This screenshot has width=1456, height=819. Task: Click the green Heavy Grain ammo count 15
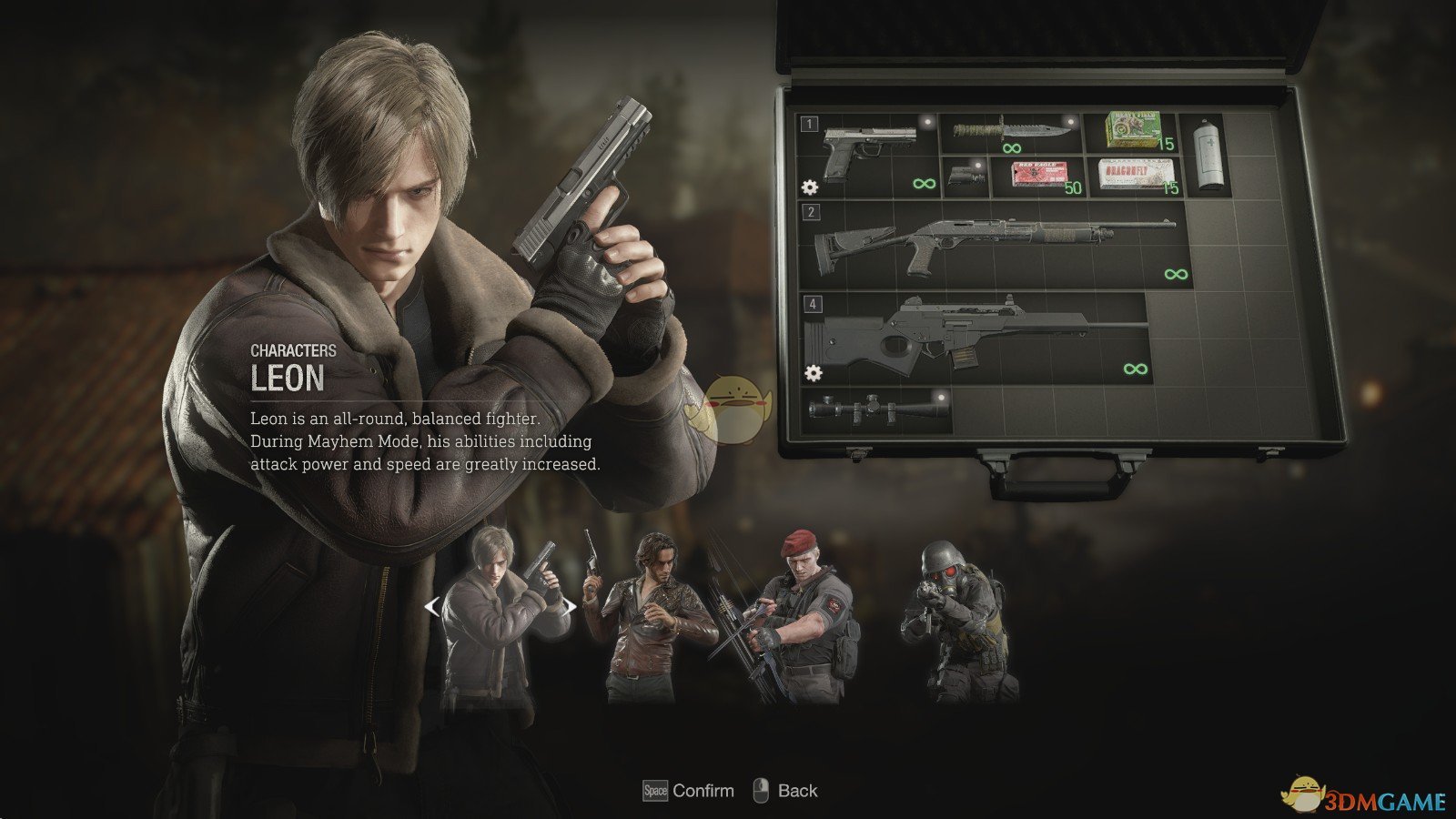1165,145
